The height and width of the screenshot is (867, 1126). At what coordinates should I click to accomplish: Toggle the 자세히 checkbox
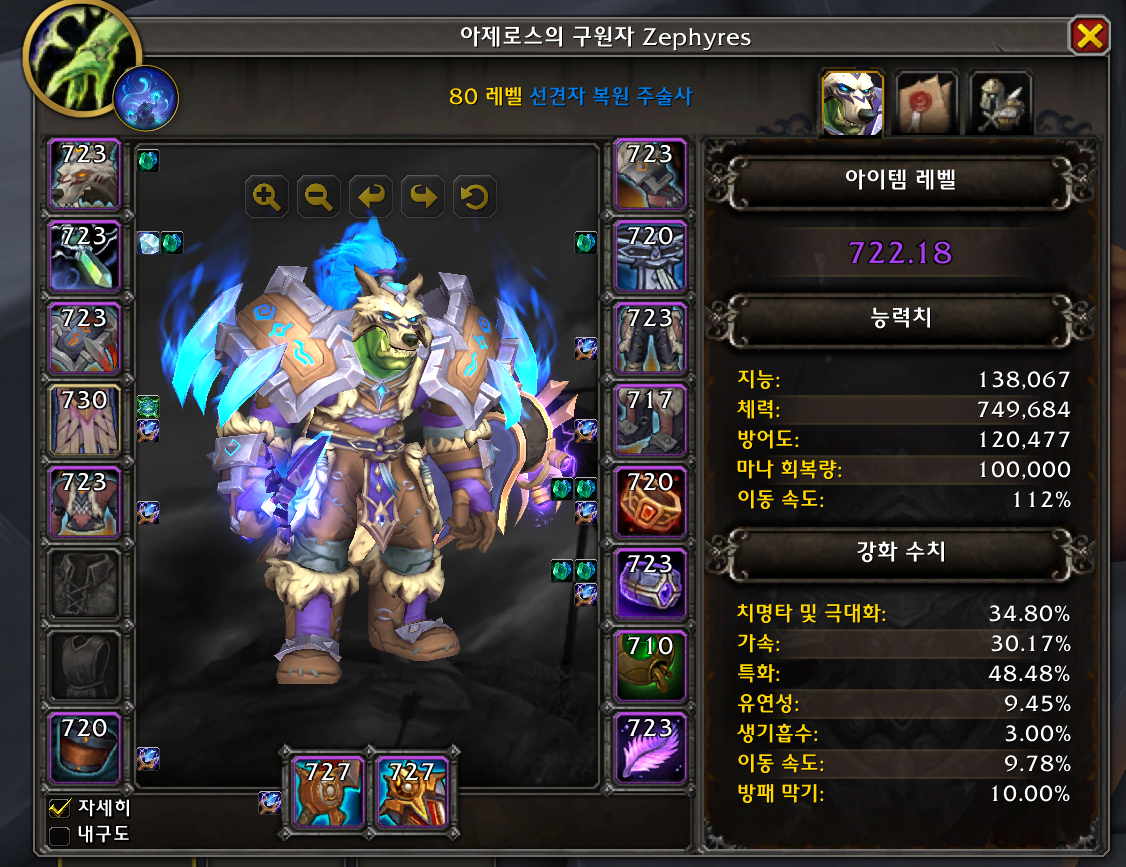point(60,808)
